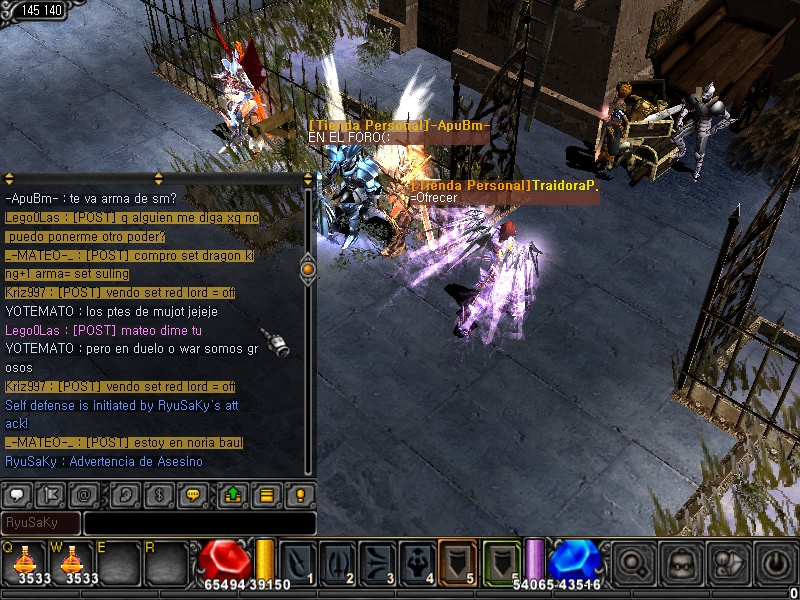Click the chat message input field
Screen dimensions: 800x600
(x=199, y=523)
